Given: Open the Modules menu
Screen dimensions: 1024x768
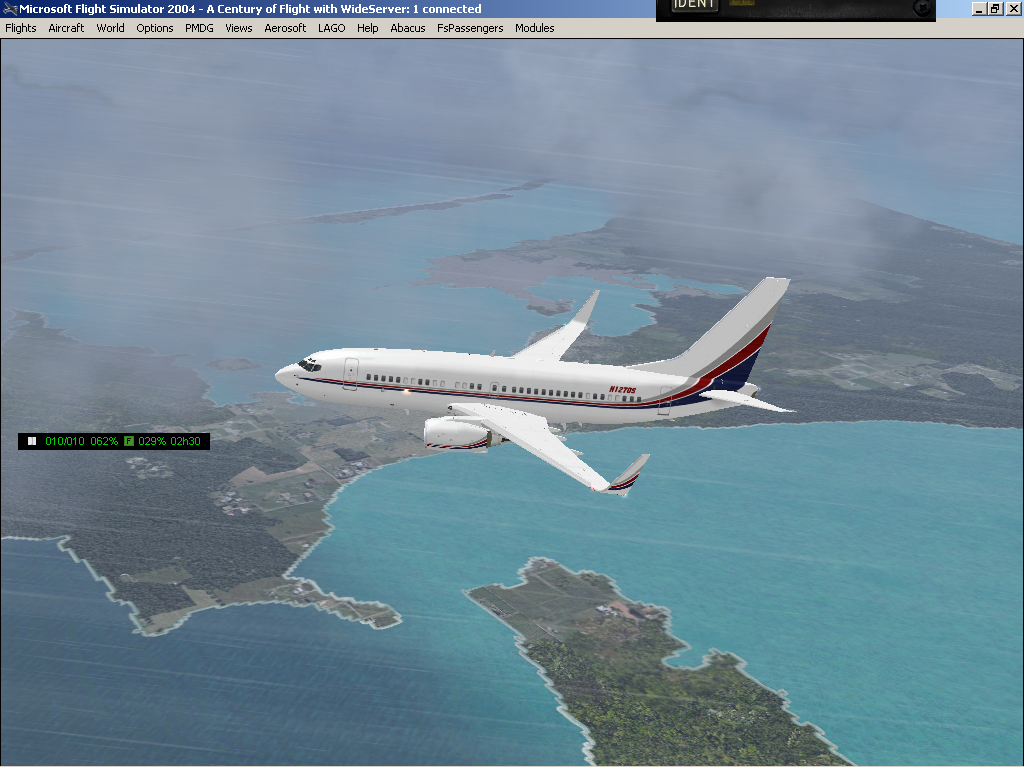Looking at the screenshot, I should click(534, 28).
